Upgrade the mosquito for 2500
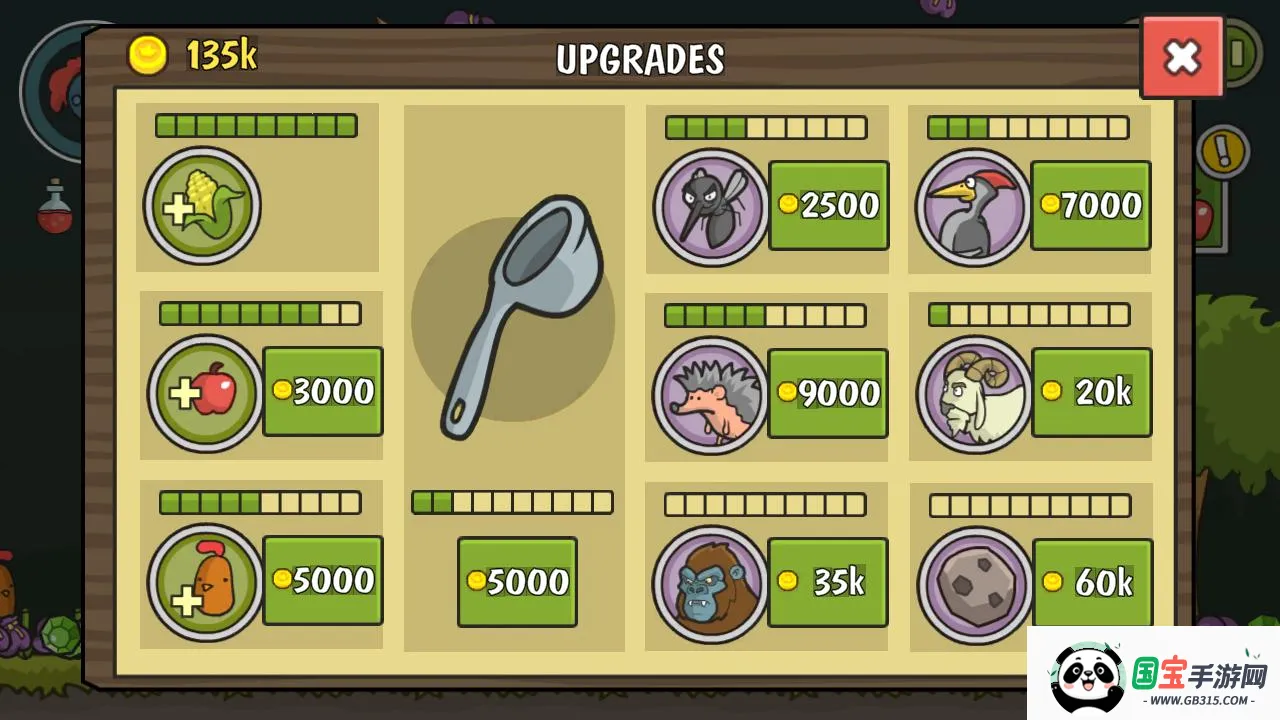The height and width of the screenshot is (720, 1280). click(x=828, y=205)
